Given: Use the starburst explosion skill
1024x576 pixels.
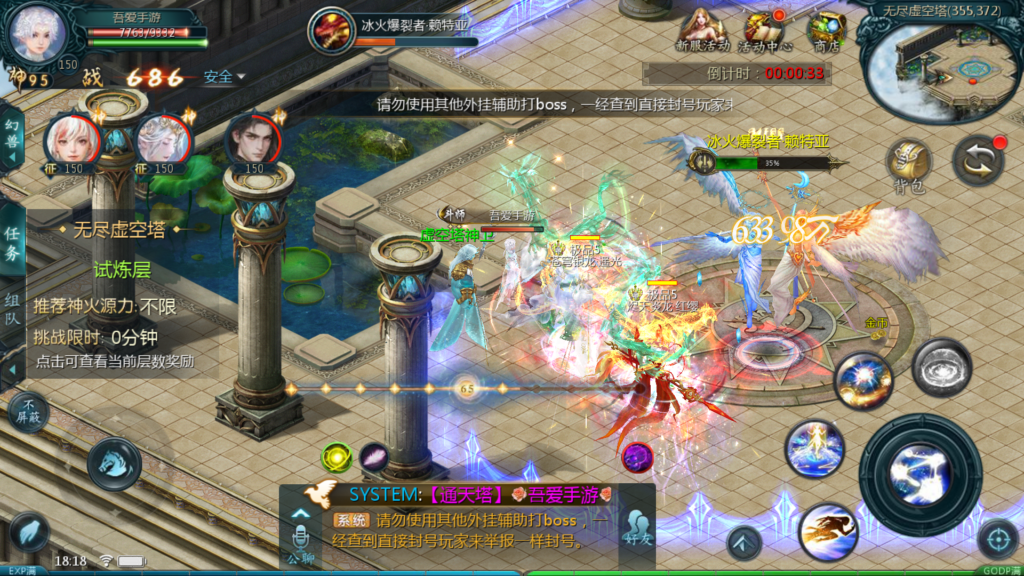Looking at the screenshot, I should pos(863,380).
